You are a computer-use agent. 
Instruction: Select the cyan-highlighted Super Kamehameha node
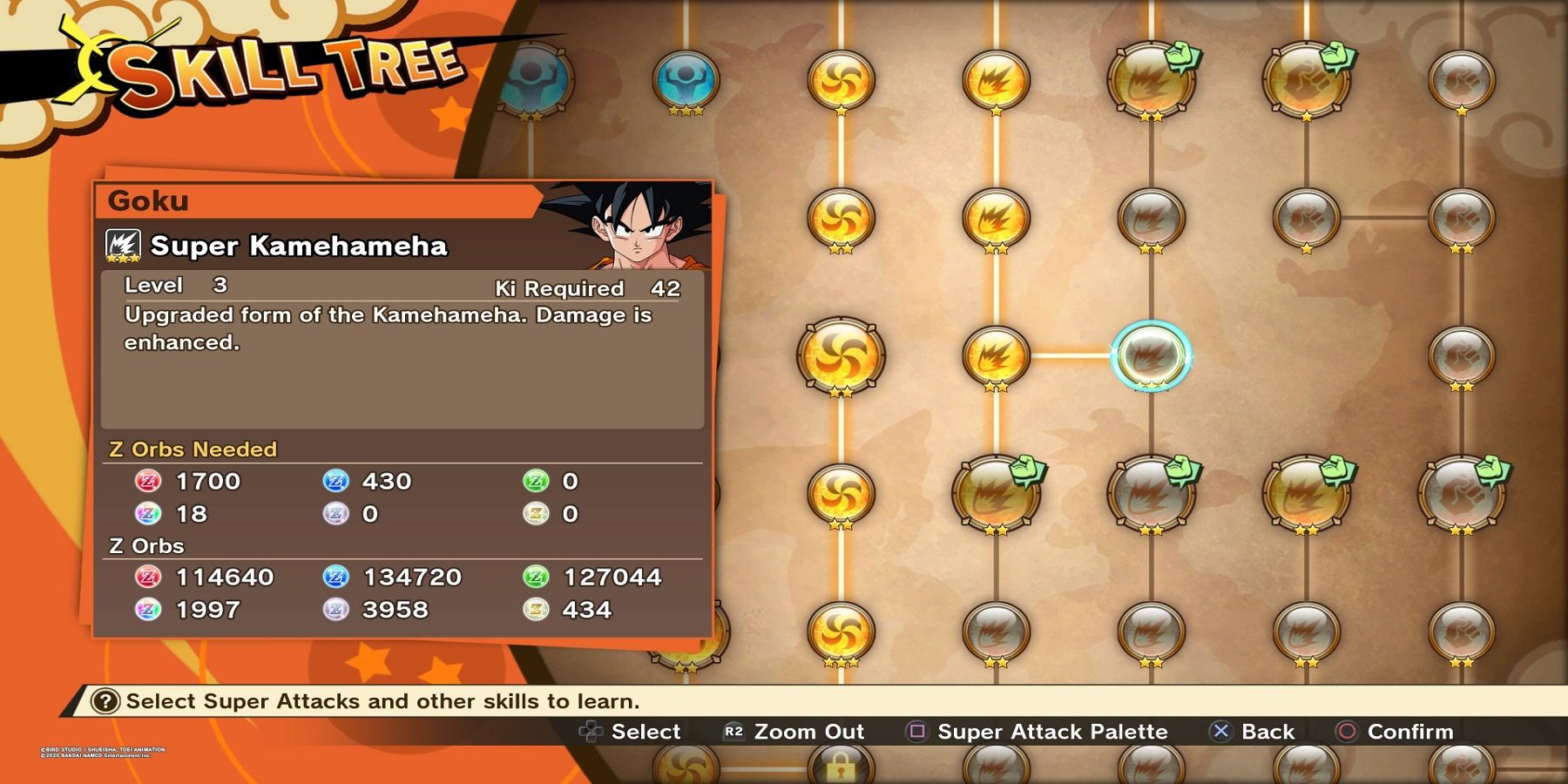point(1151,355)
